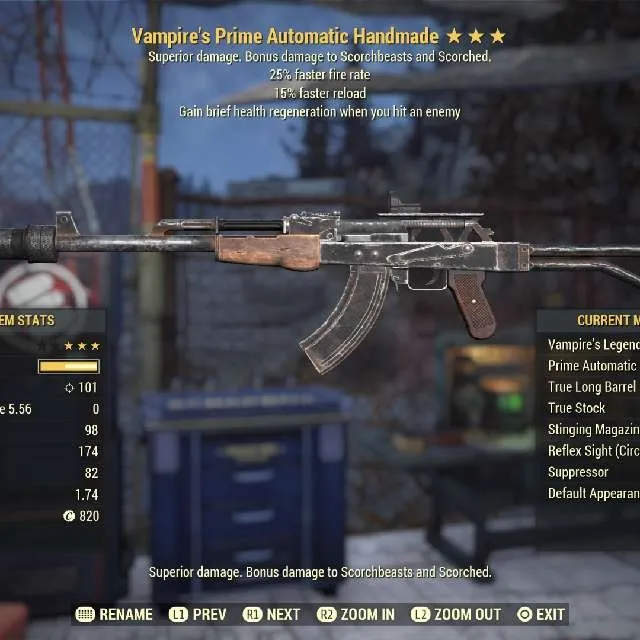This screenshot has height=640, width=640.
Task: Exit the weapon inspect screen
Action: pos(541,614)
